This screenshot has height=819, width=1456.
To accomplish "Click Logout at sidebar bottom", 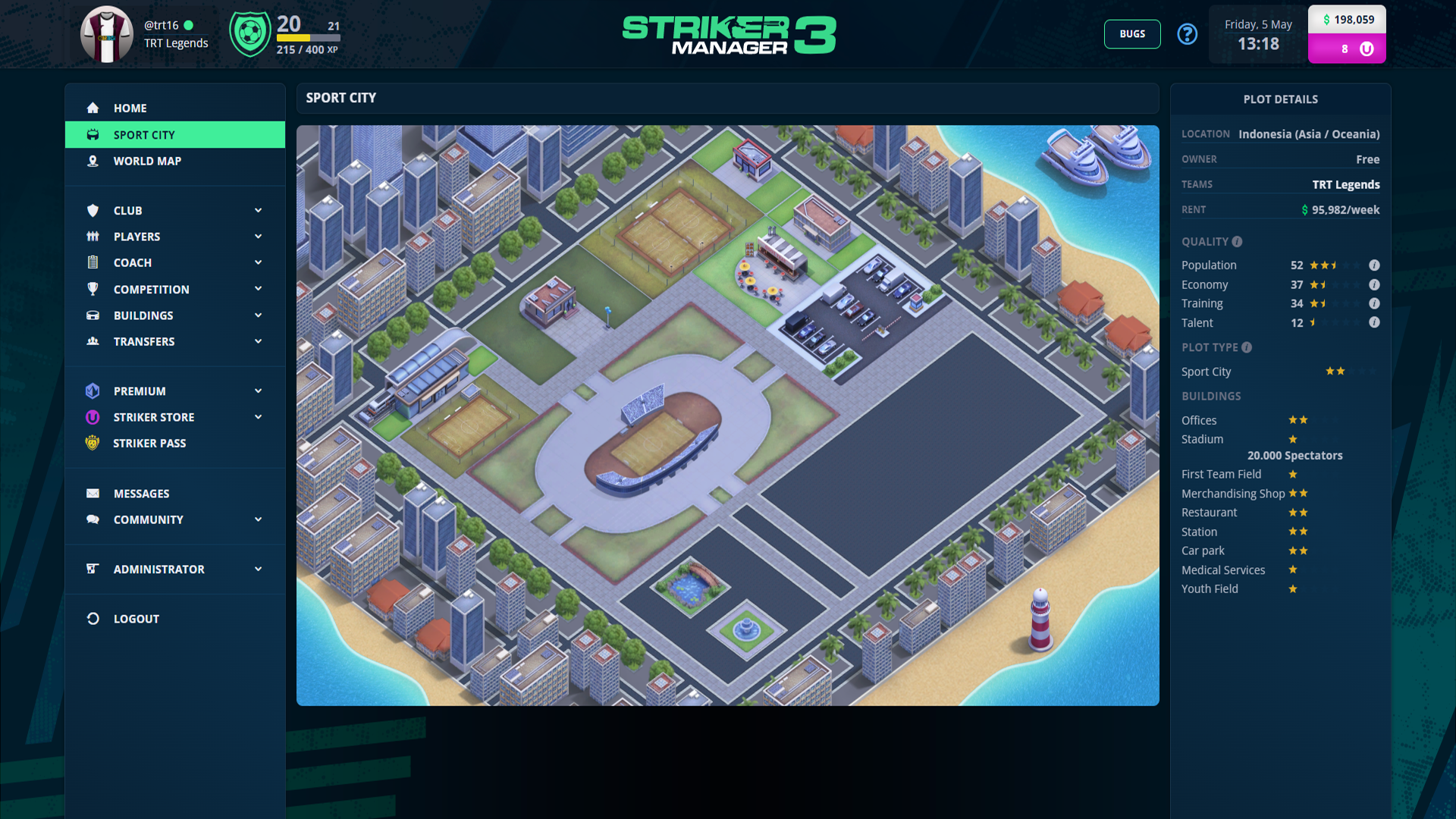I will (136, 618).
